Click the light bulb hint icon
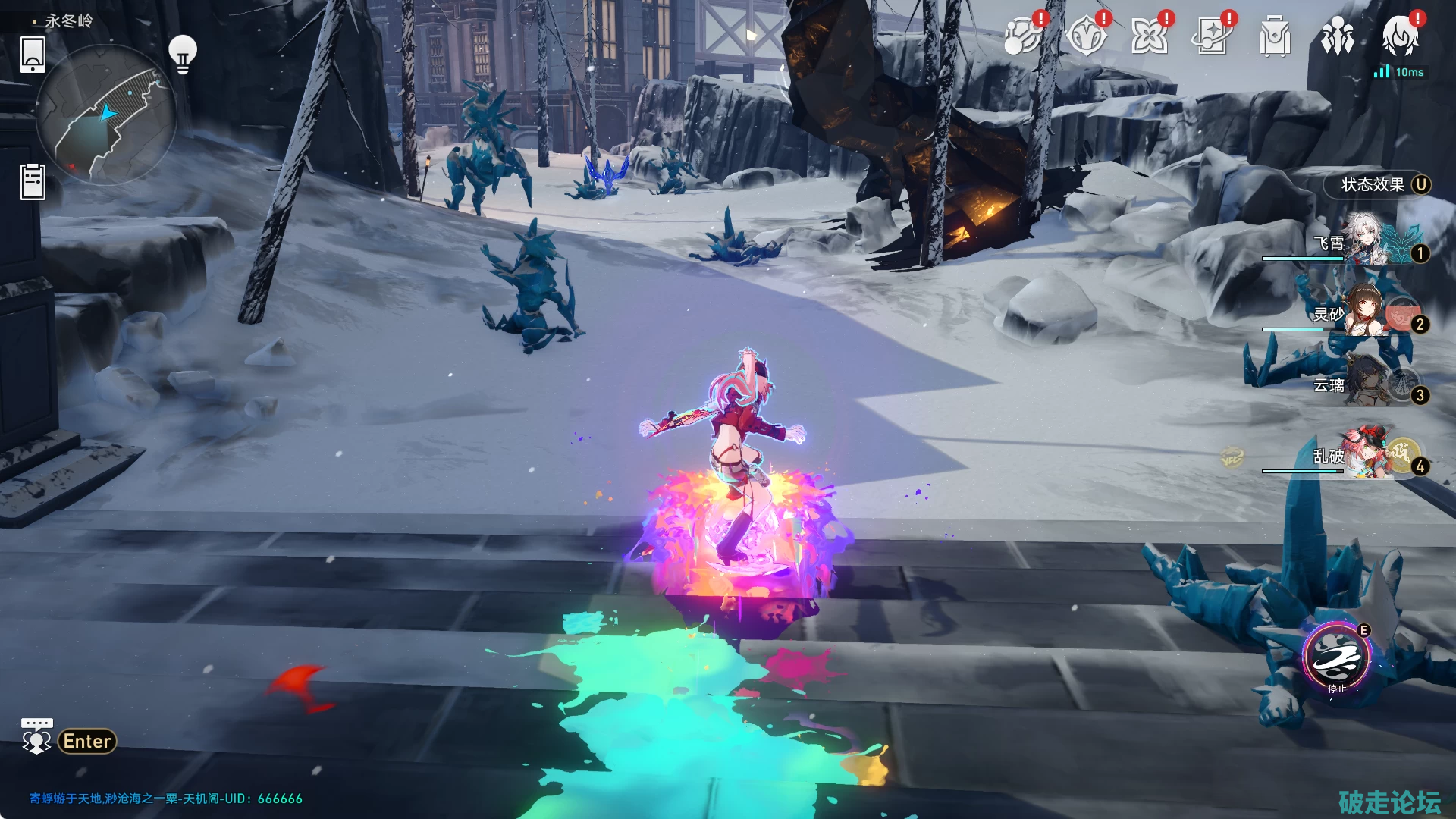Viewport: 1456px width, 819px height. coord(182,53)
